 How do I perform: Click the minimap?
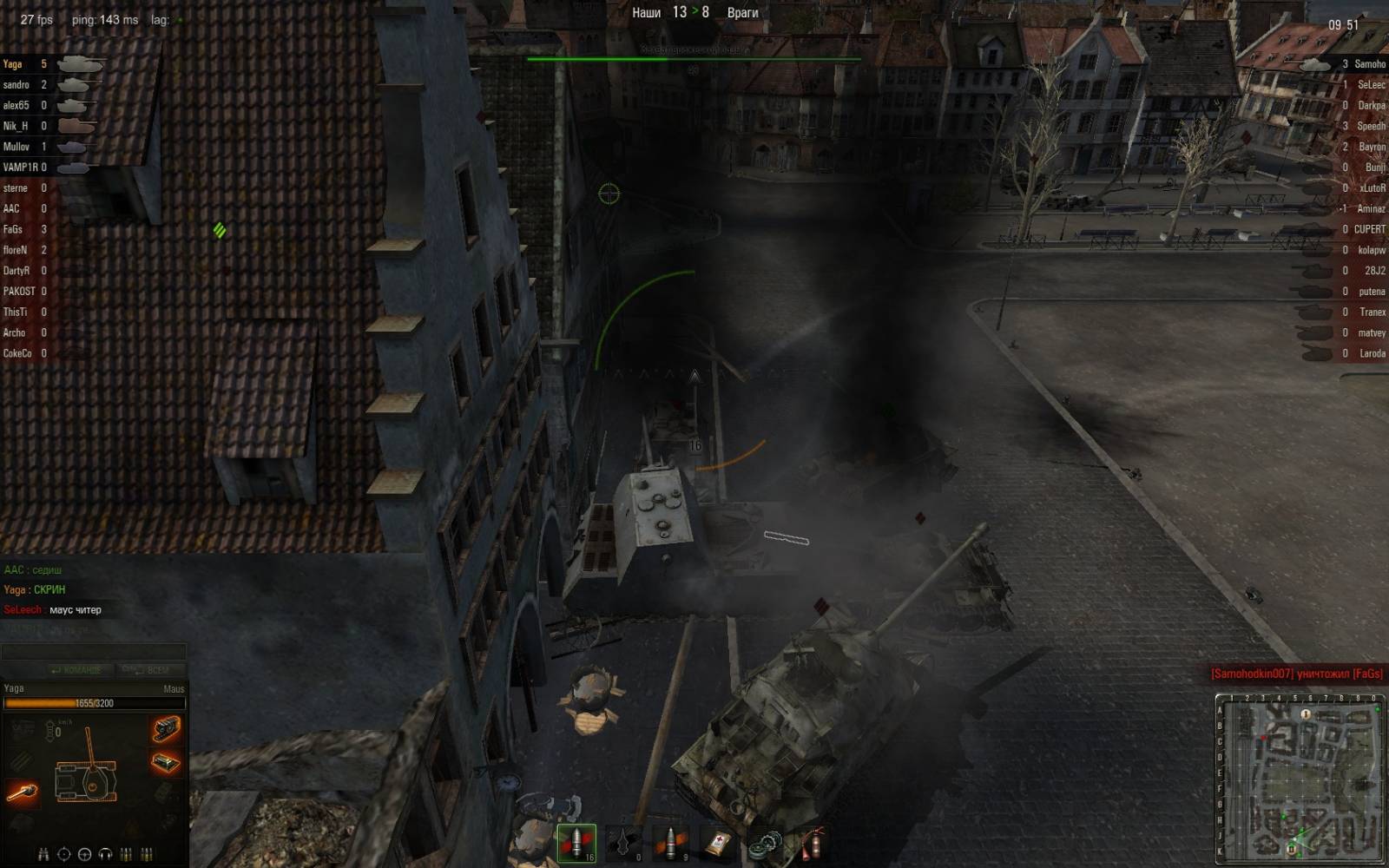coord(1299,779)
